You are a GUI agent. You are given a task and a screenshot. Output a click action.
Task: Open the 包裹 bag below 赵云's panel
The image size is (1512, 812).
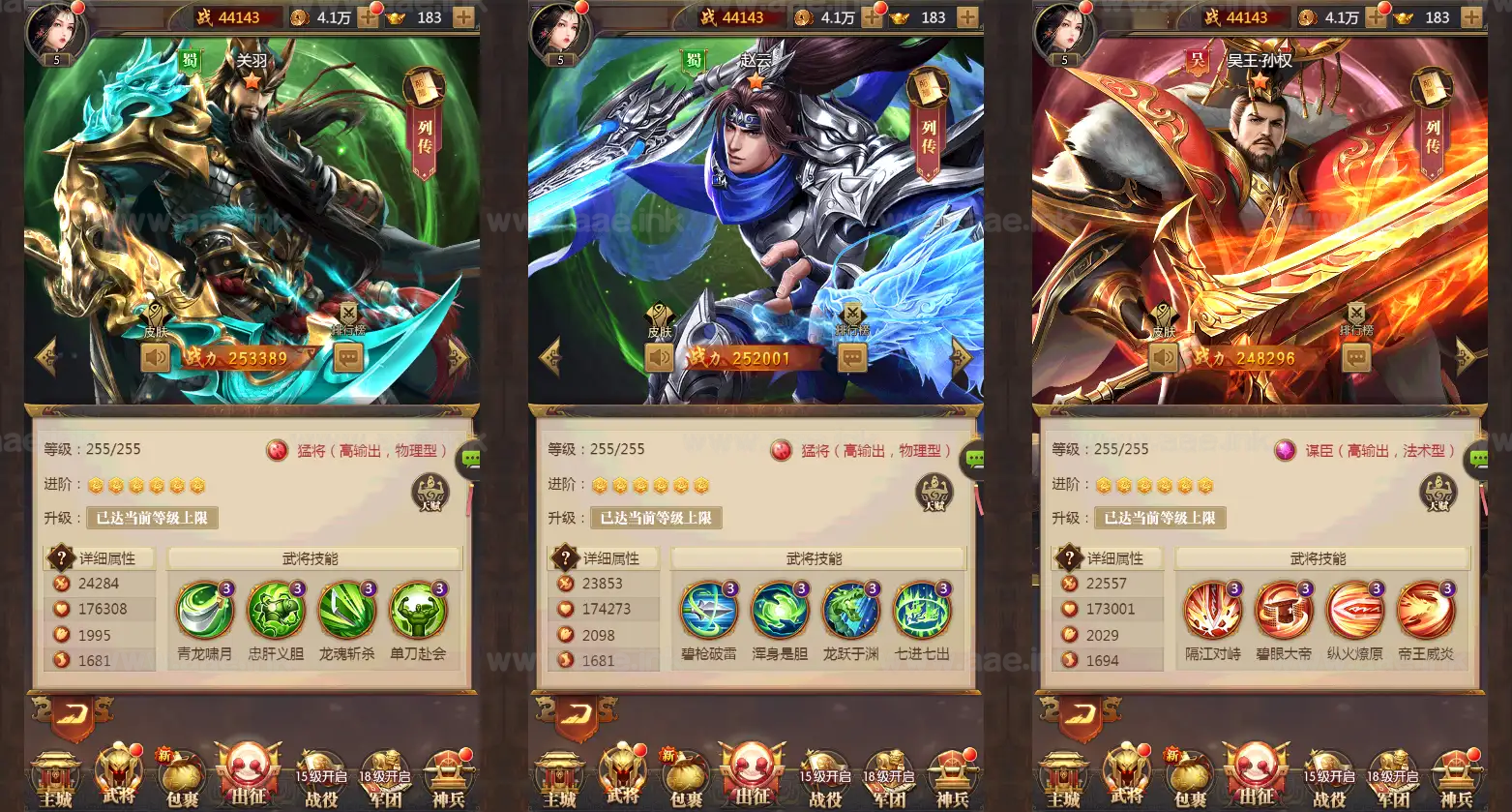(x=686, y=776)
